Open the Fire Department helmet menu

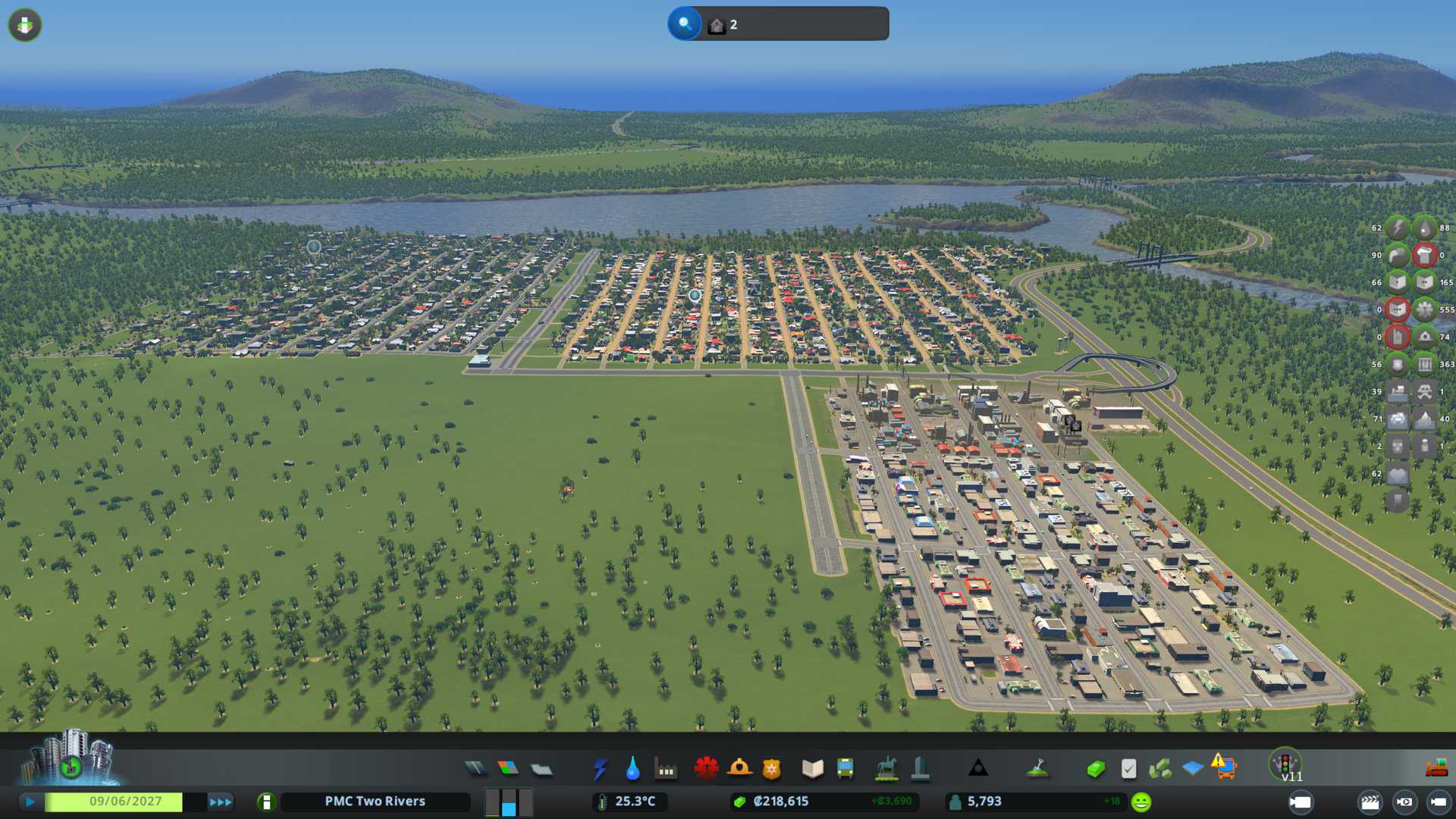pyautogui.click(x=739, y=769)
